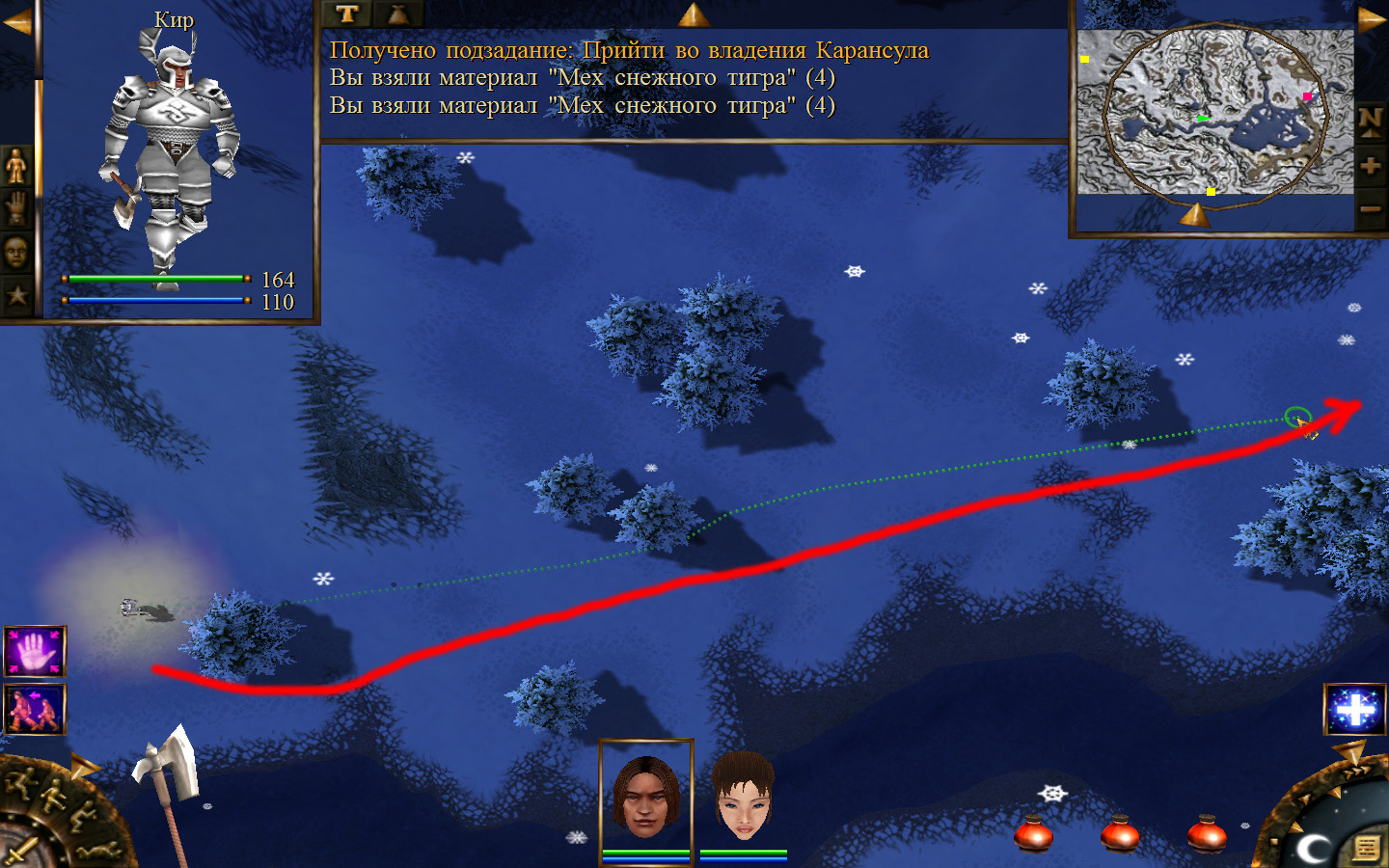Activate the two walking figures ability icon
Screen dimensions: 1389x868
(x=35, y=709)
